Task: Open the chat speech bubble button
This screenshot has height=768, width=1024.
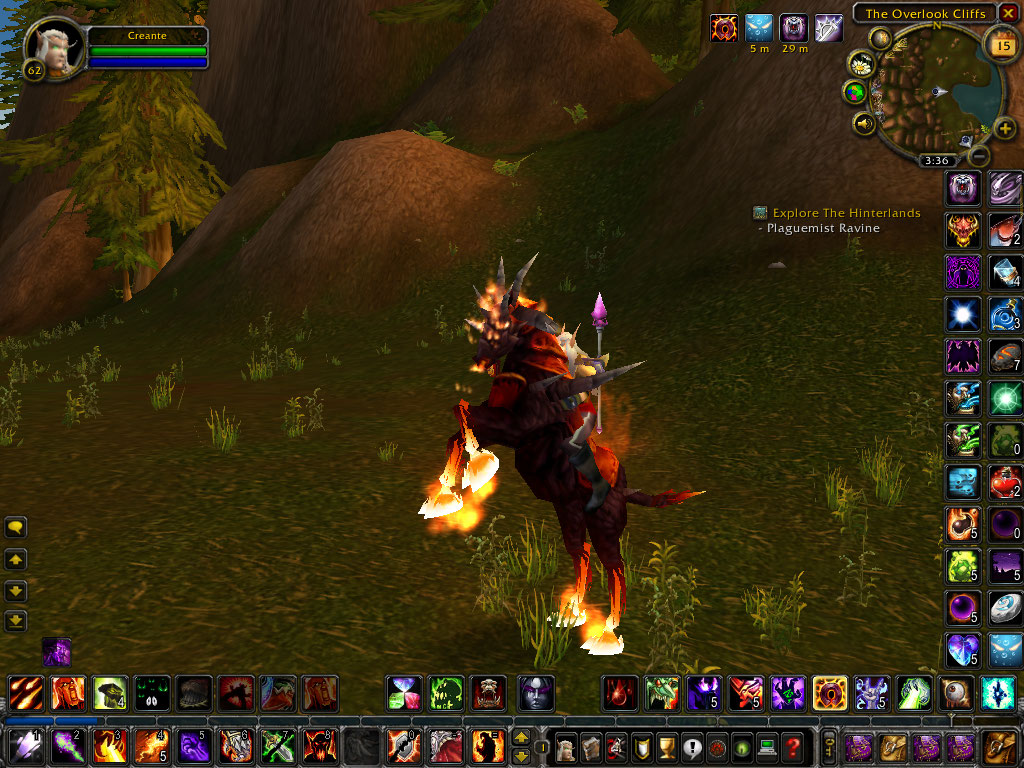Action: pyautogui.click(x=16, y=527)
